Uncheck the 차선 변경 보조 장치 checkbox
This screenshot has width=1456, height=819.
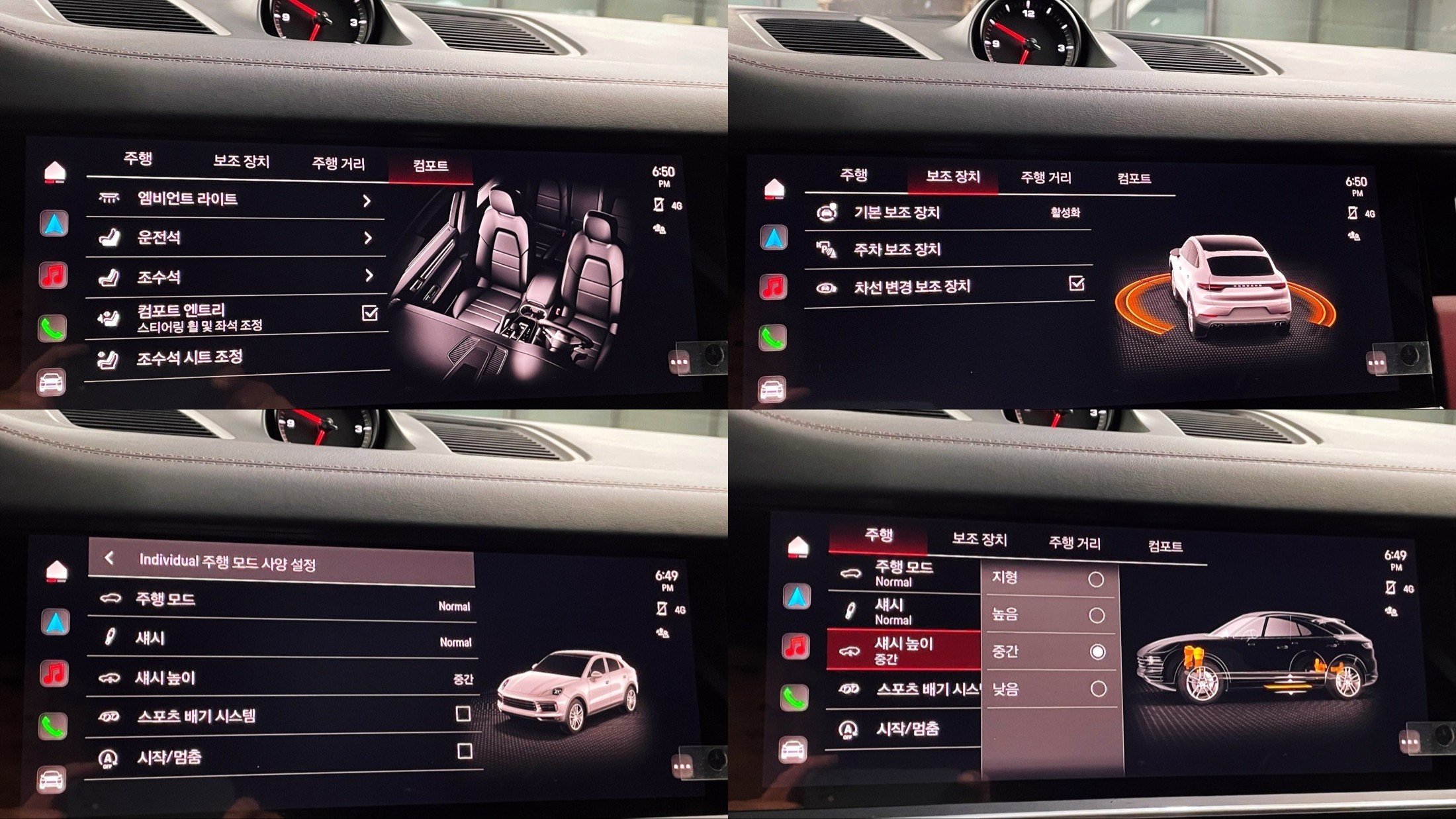tap(1077, 284)
